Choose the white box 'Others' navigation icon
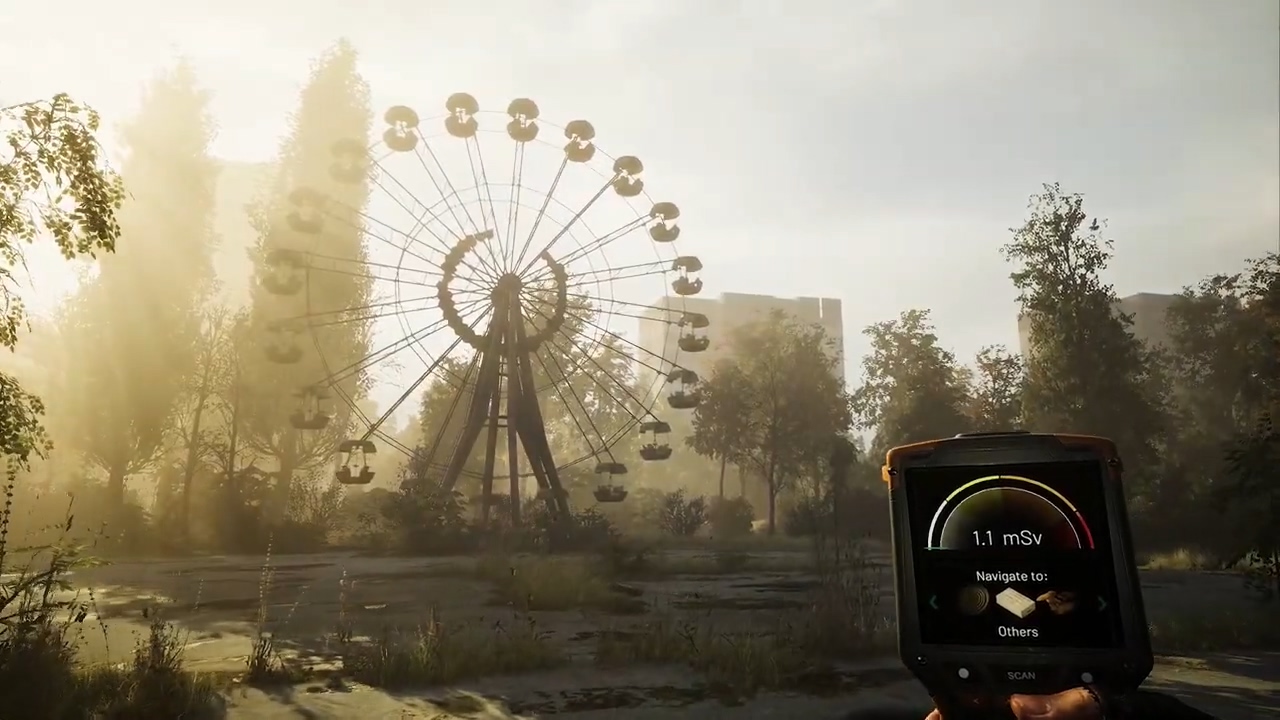Image resolution: width=1280 pixels, height=720 pixels. click(1015, 602)
